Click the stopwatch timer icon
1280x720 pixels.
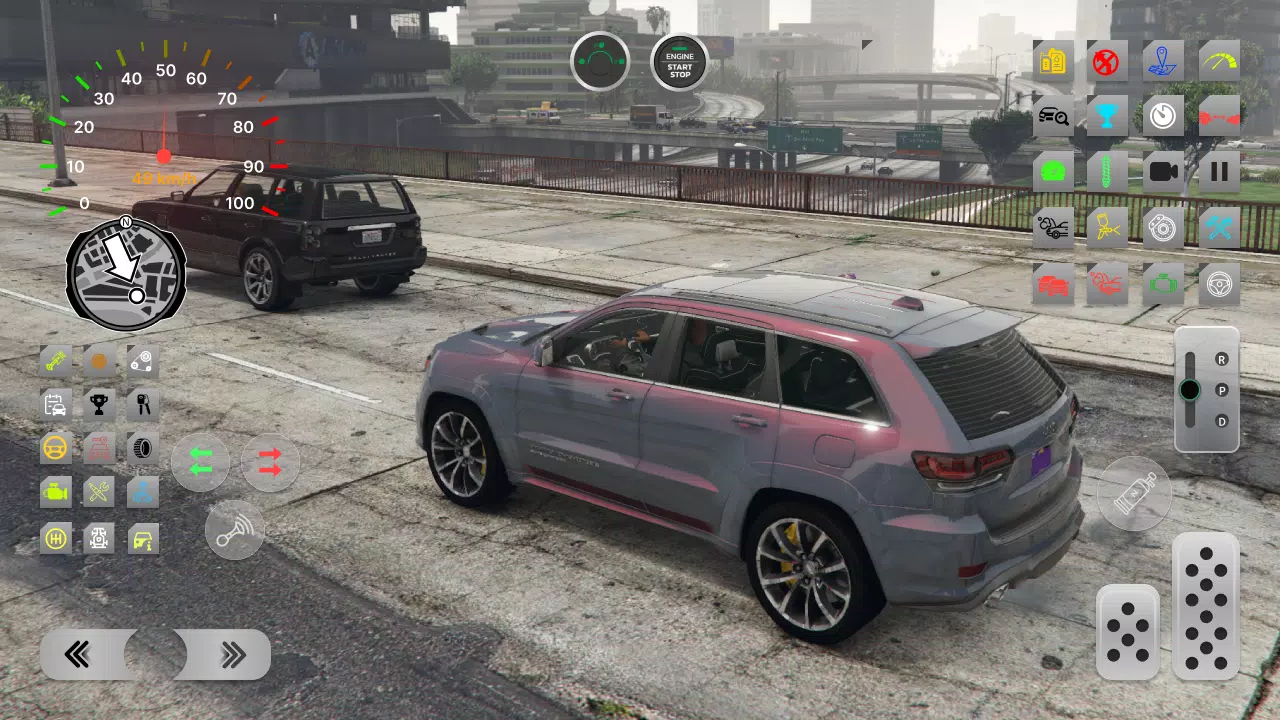click(1163, 115)
